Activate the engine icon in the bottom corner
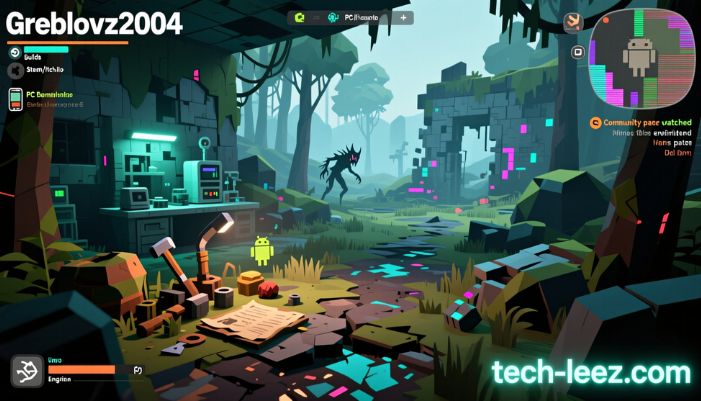701x401 pixels. (26, 371)
